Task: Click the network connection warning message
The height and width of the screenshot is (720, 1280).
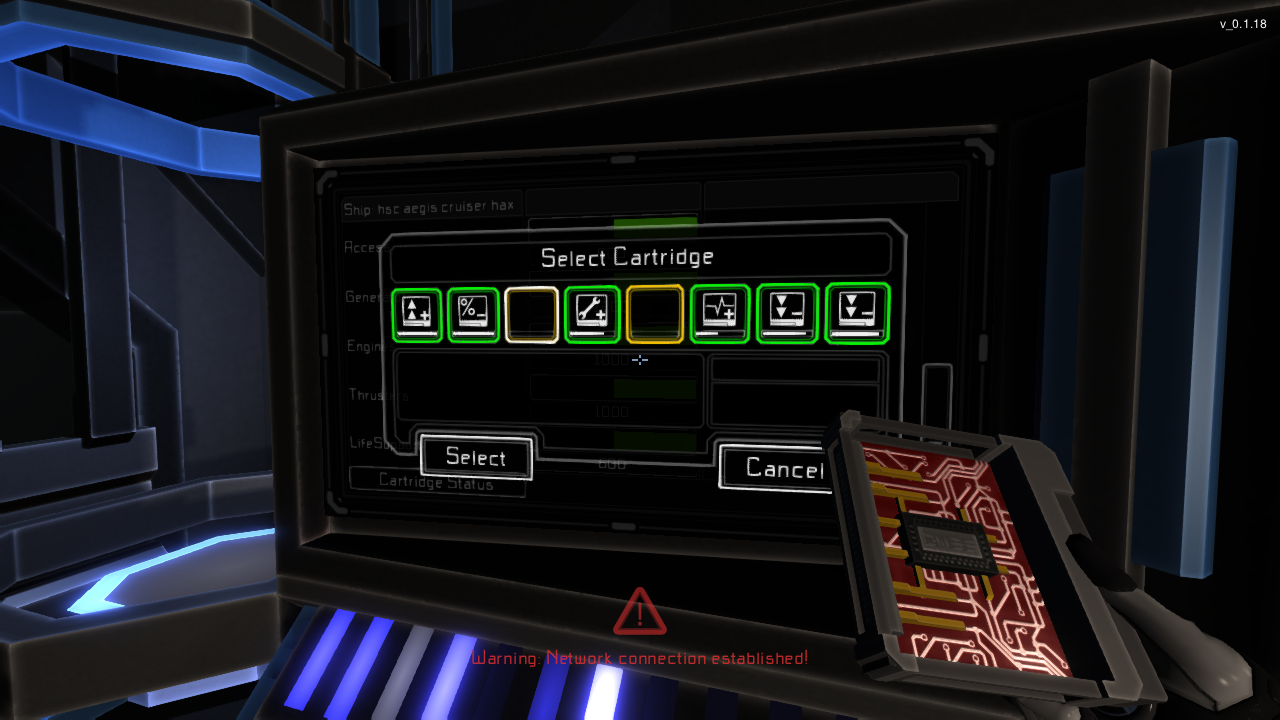Action: tap(640, 658)
